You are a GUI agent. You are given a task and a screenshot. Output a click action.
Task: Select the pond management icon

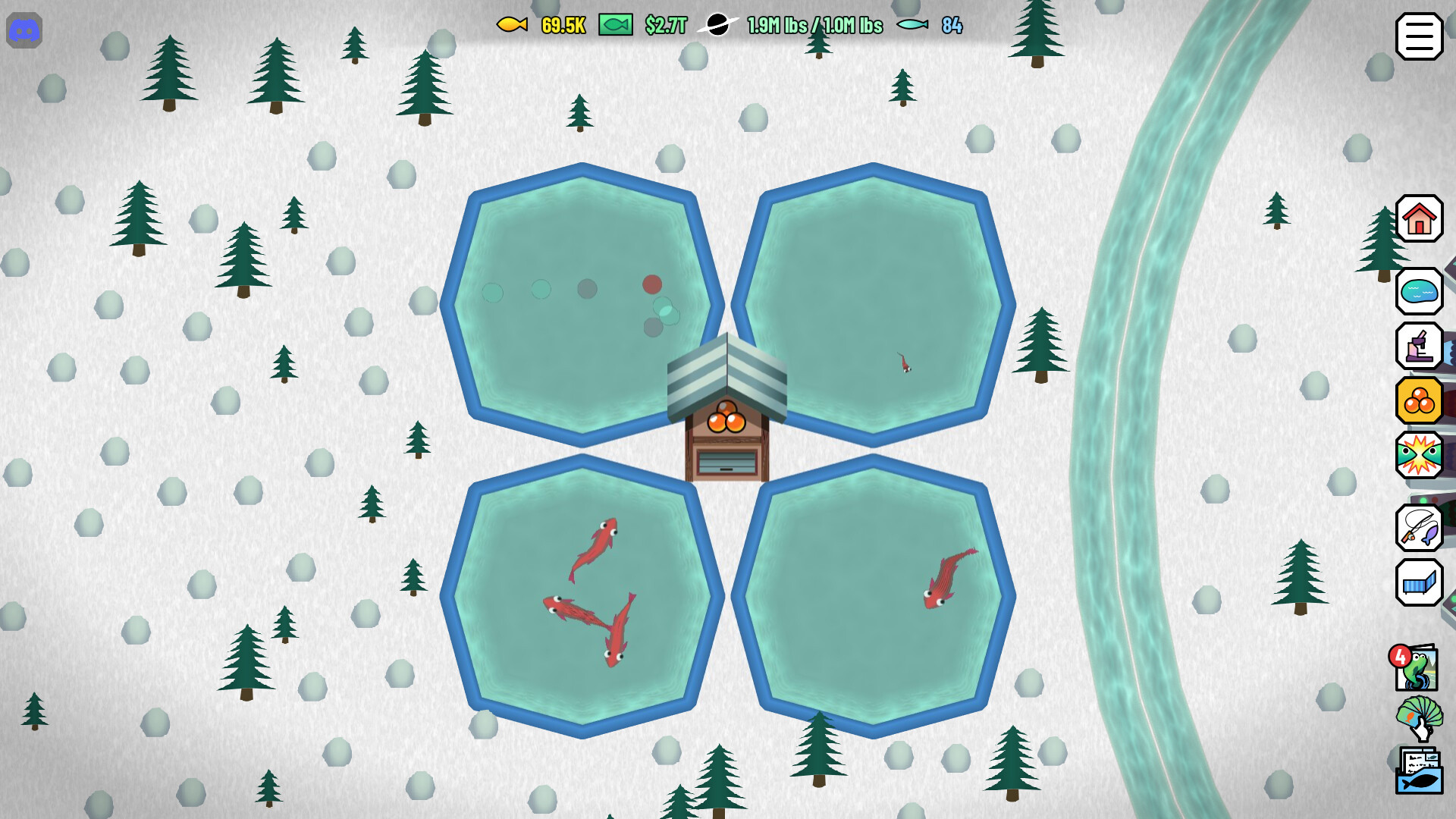(x=1420, y=290)
